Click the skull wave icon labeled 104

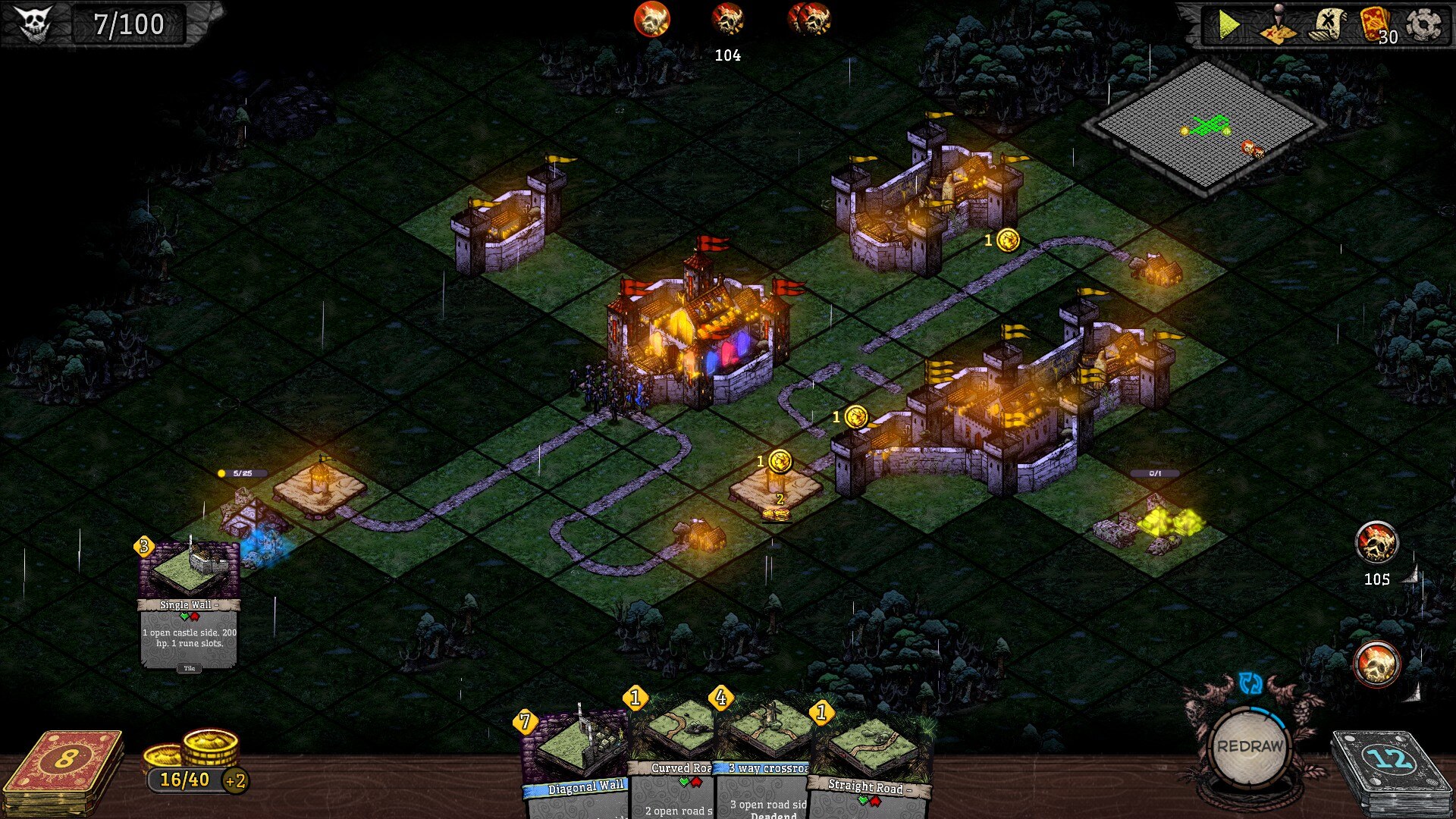point(727,20)
